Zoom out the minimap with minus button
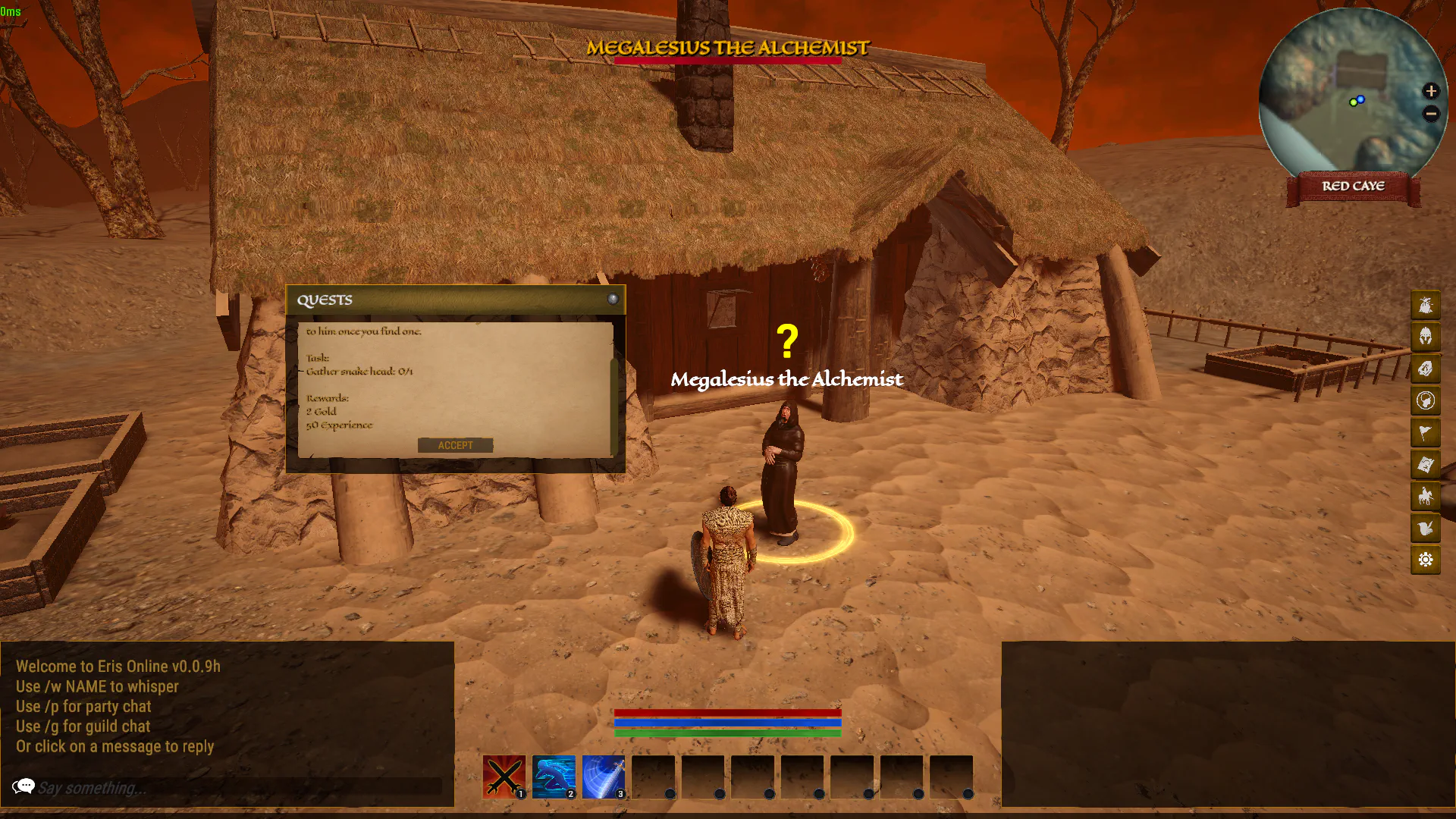Screen dimensions: 1456x819 pos(1431,114)
